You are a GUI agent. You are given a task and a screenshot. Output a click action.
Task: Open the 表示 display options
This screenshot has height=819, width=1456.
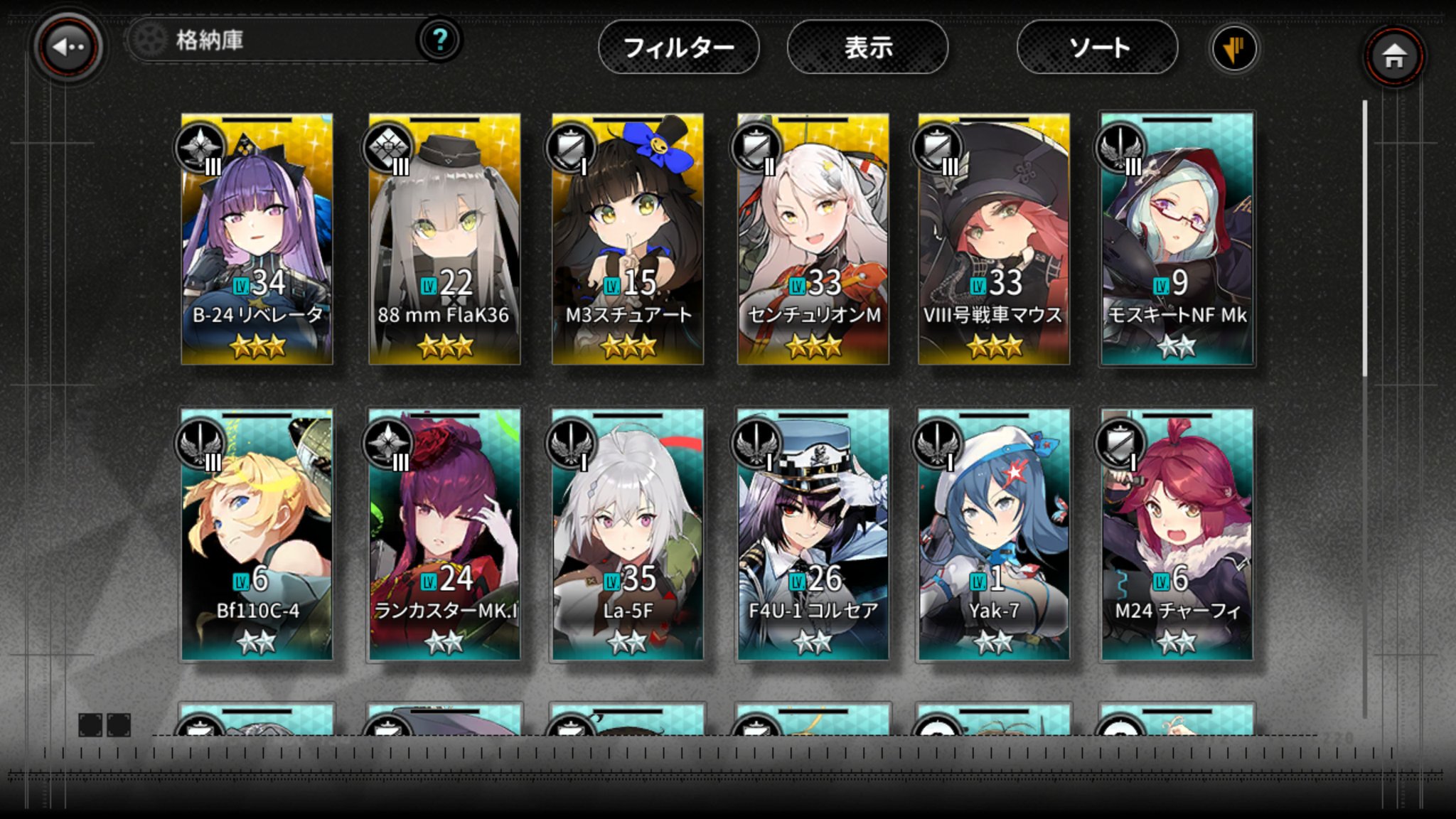pos(867,48)
